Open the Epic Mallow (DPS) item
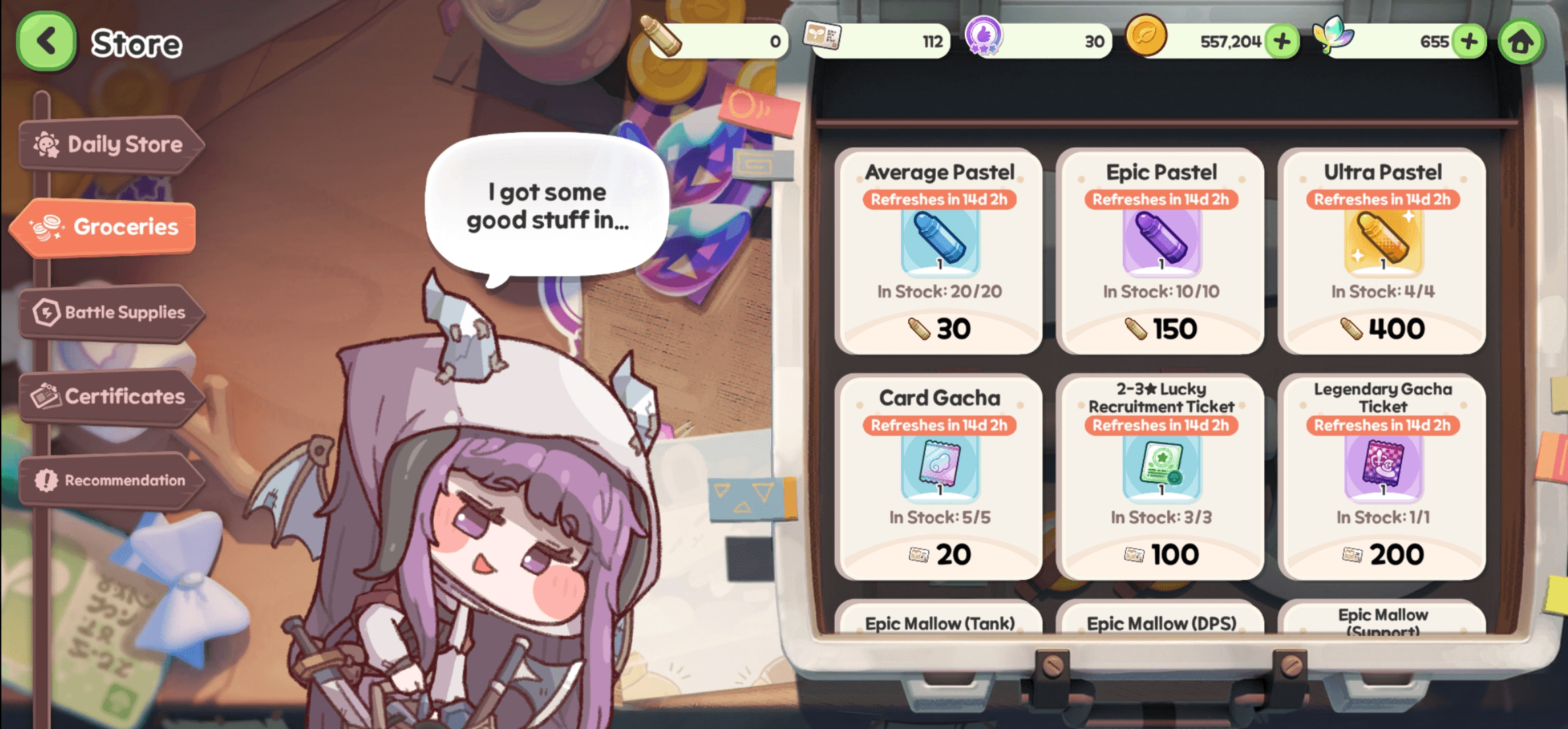Screen dimensions: 1568x729 (x=1160, y=620)
